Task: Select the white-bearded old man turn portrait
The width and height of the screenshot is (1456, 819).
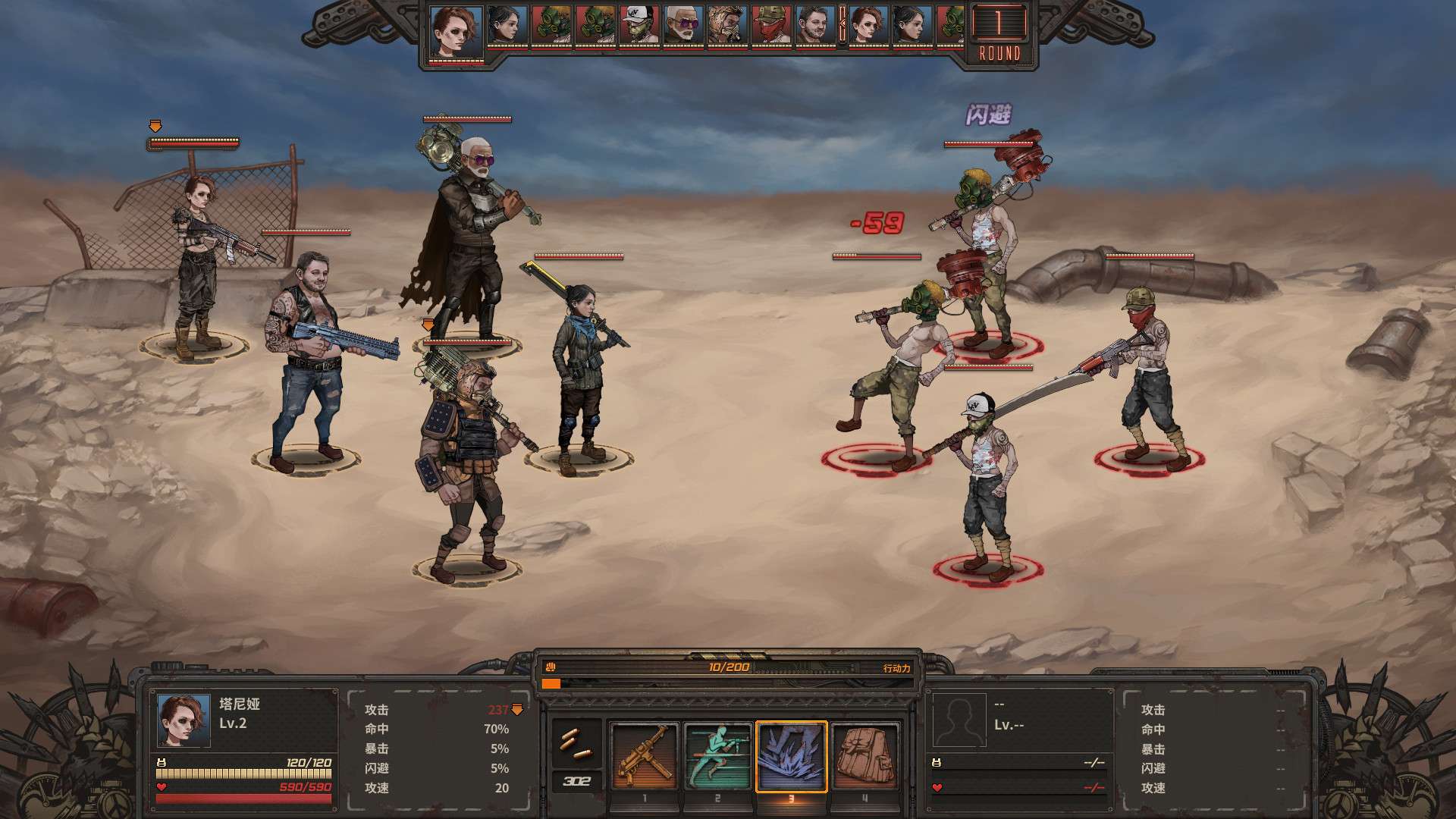Action: coord(683,26)
